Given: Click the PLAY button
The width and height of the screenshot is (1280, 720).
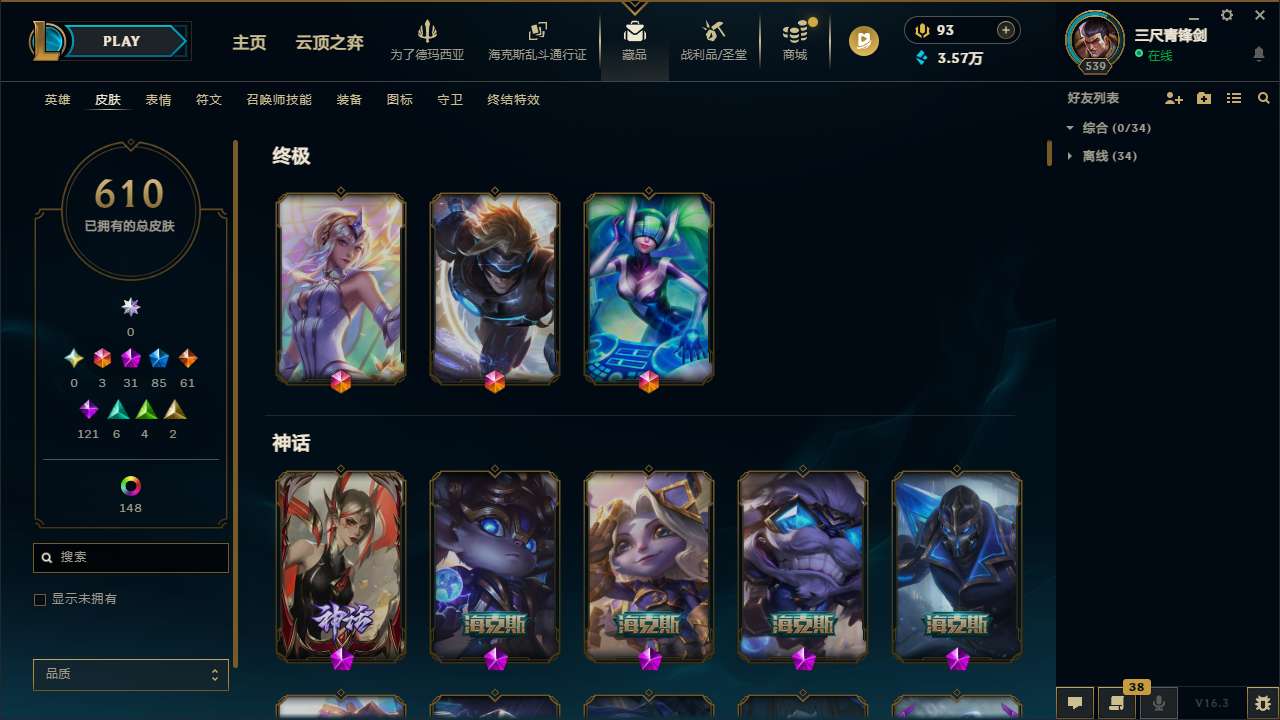Looking at the screenshot, I should 121,41.
